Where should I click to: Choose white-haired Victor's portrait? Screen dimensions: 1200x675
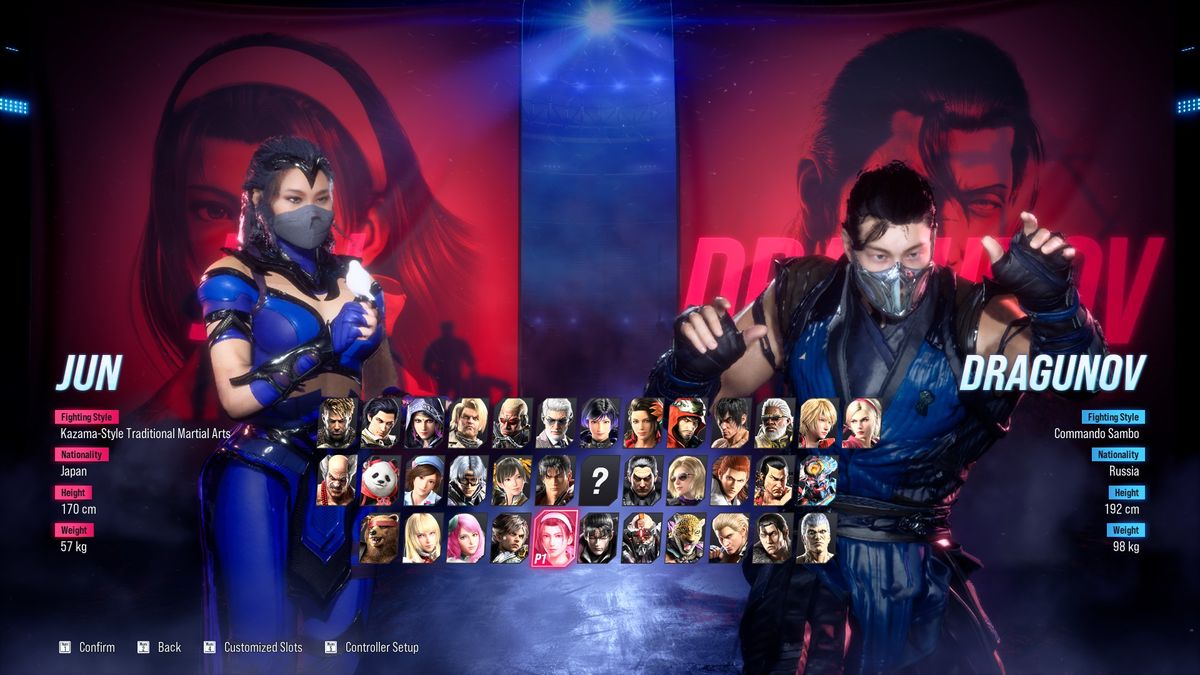coord(554,423)
